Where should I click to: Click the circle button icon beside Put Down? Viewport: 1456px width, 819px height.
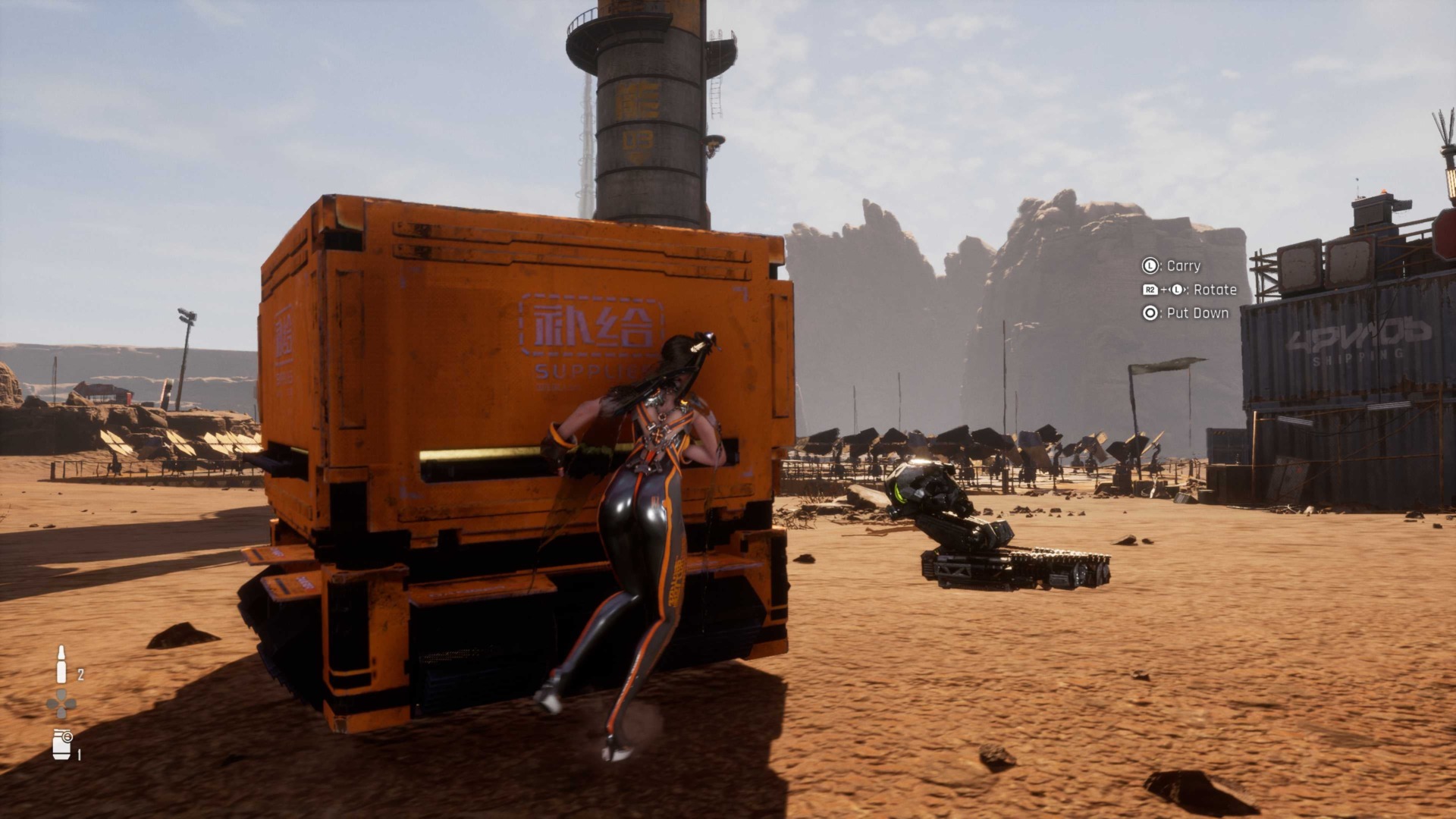tap(1150, 313)
